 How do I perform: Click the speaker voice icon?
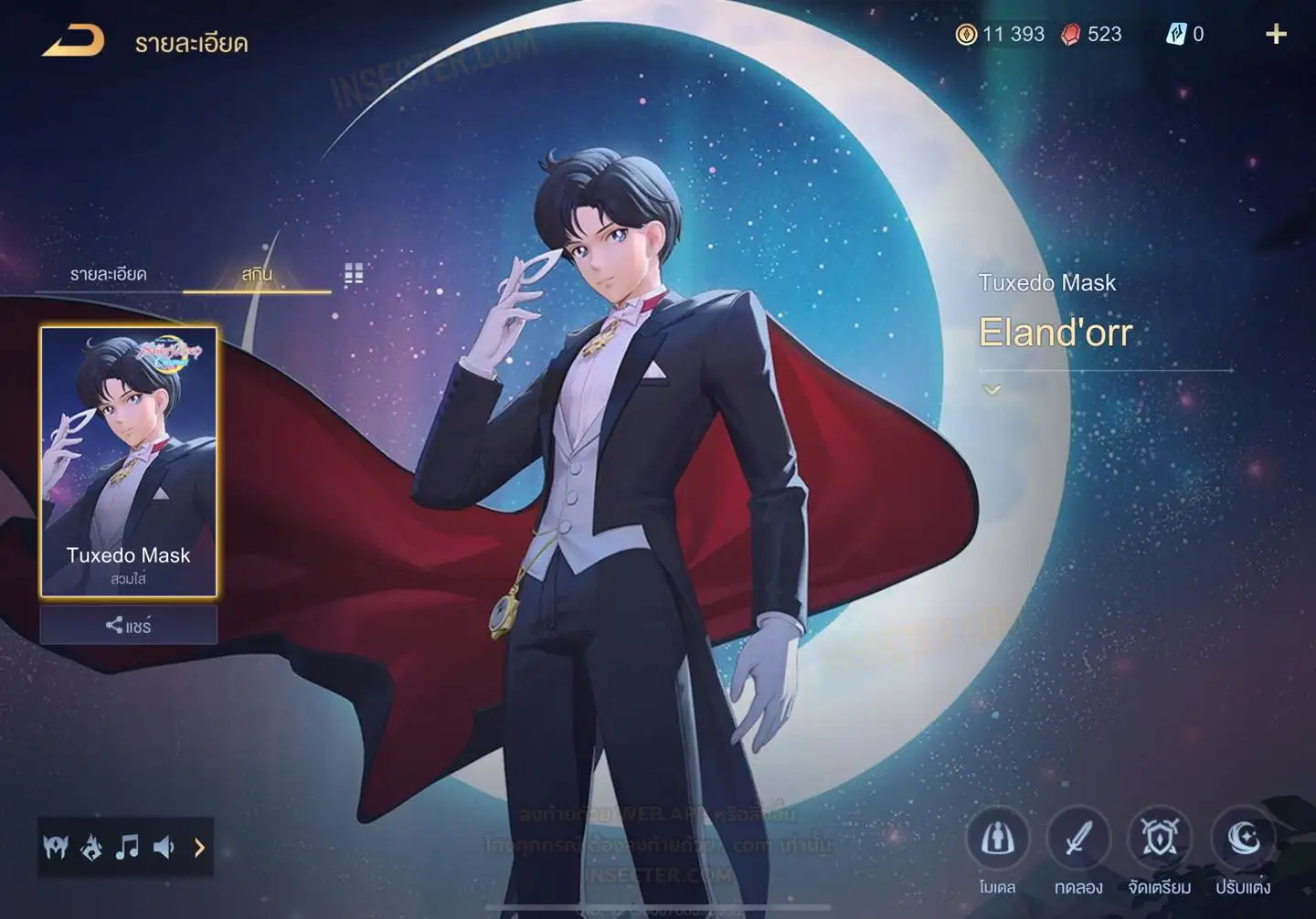pyautogui.click(x=164, y=848)
